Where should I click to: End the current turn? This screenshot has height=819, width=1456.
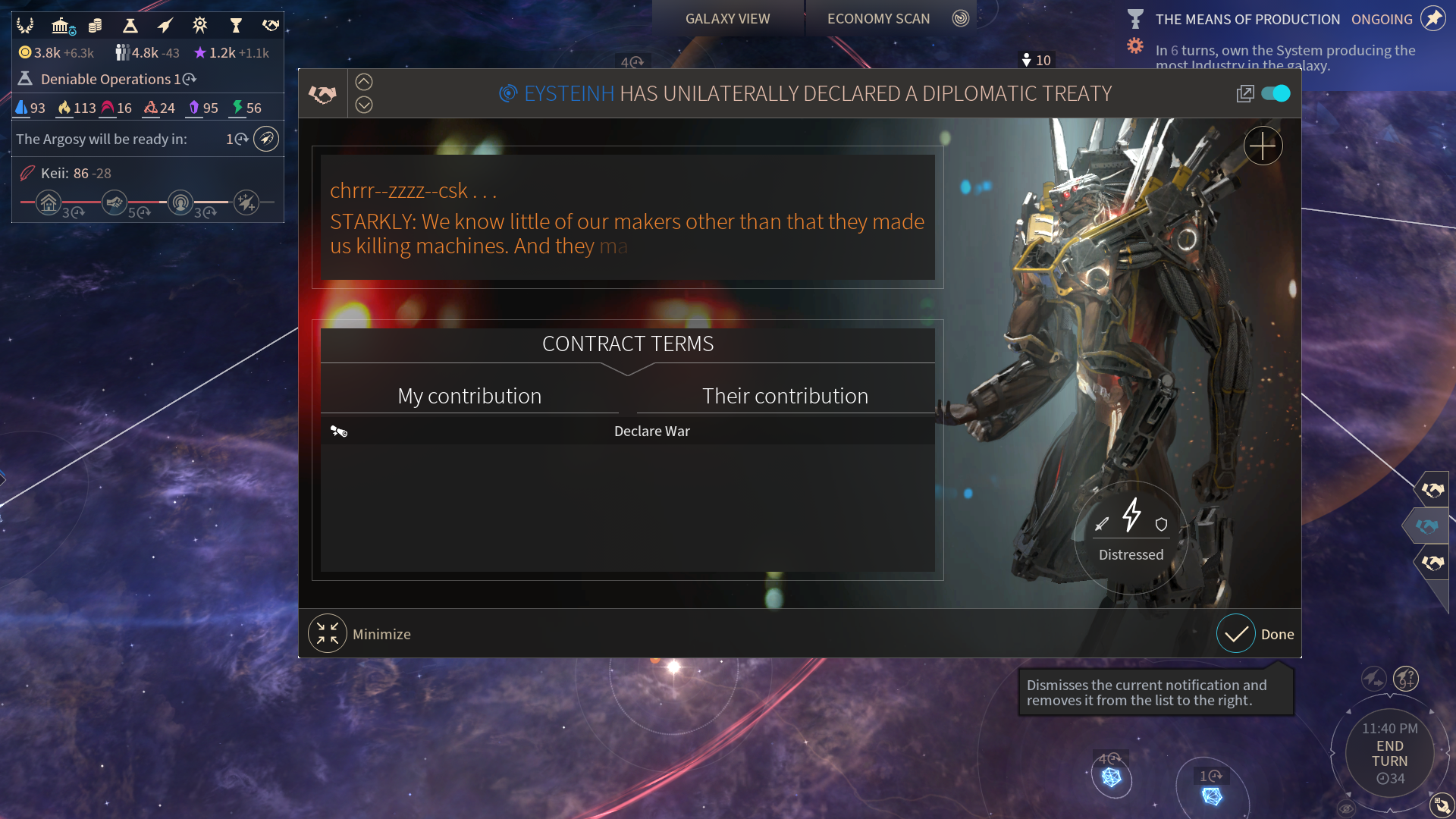(1389, 754)
